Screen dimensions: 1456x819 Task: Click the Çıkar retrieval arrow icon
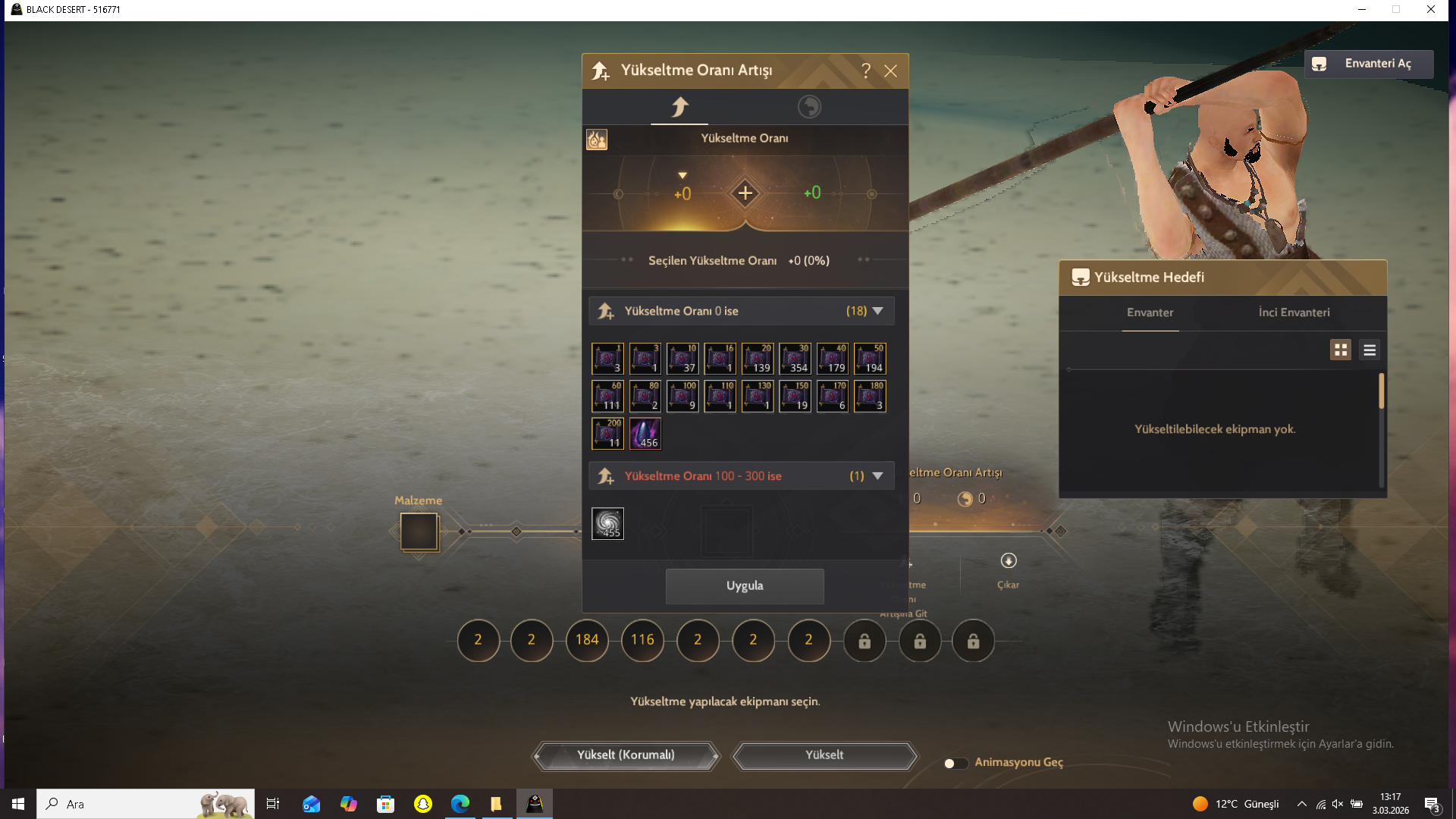pos(1009,560)
